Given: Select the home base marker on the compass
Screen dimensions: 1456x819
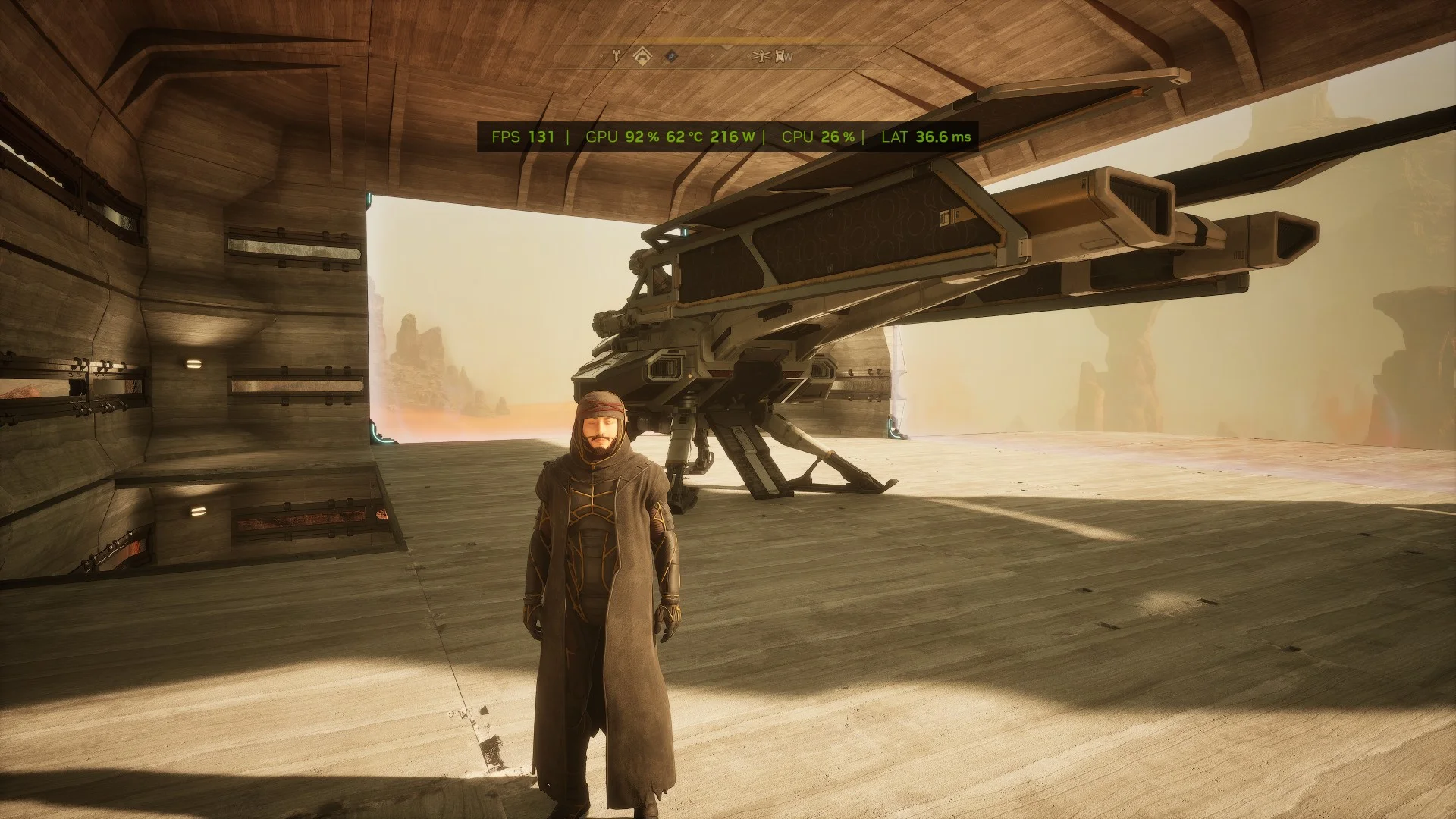Looking at the screenshot, I should [x=642, y=55].
